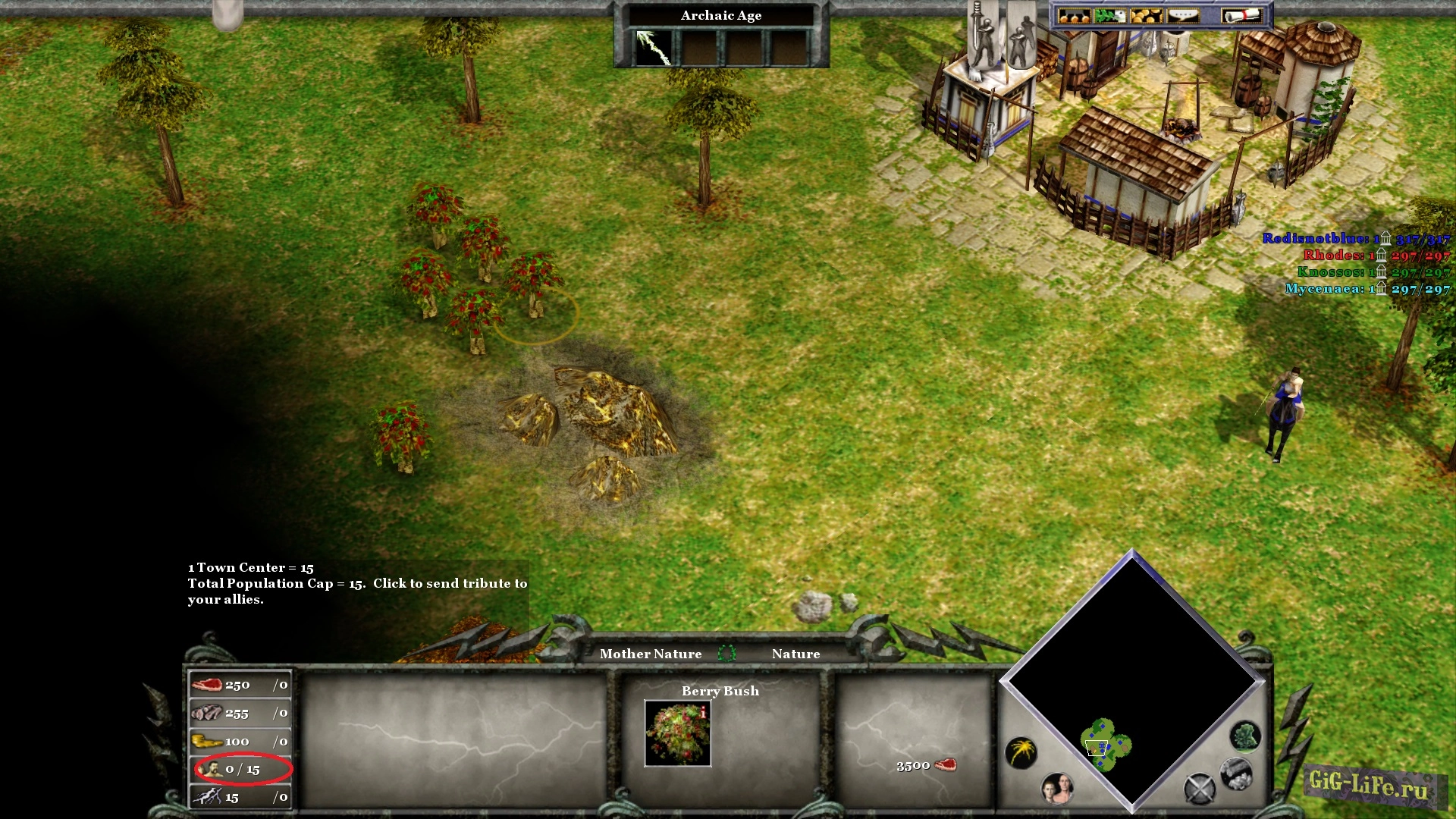Viewport: 1456px width, 819px height.
Task: Click the gold coins tribute icon
Action: click(x=1147, y=15)
